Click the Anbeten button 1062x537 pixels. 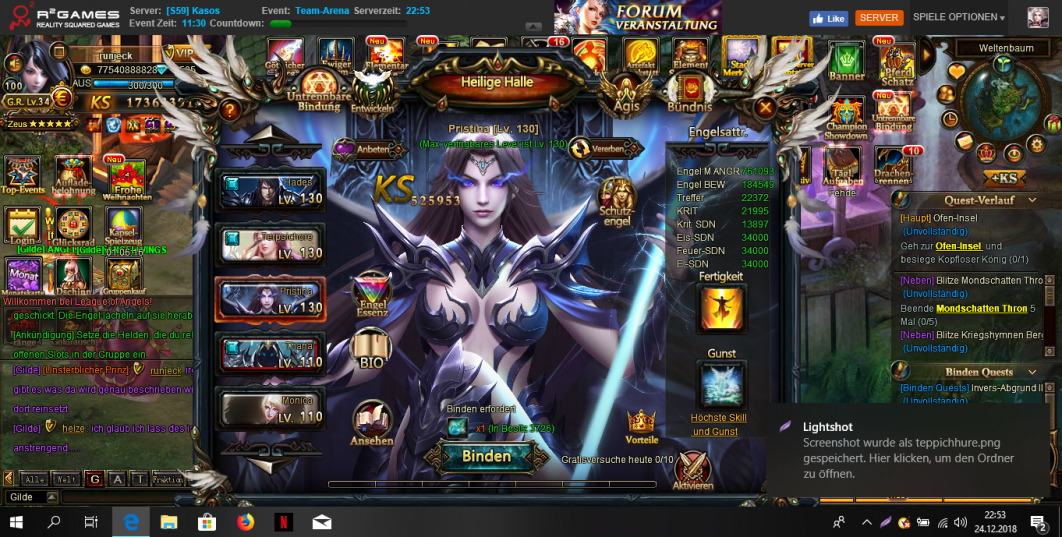(359, 148)
